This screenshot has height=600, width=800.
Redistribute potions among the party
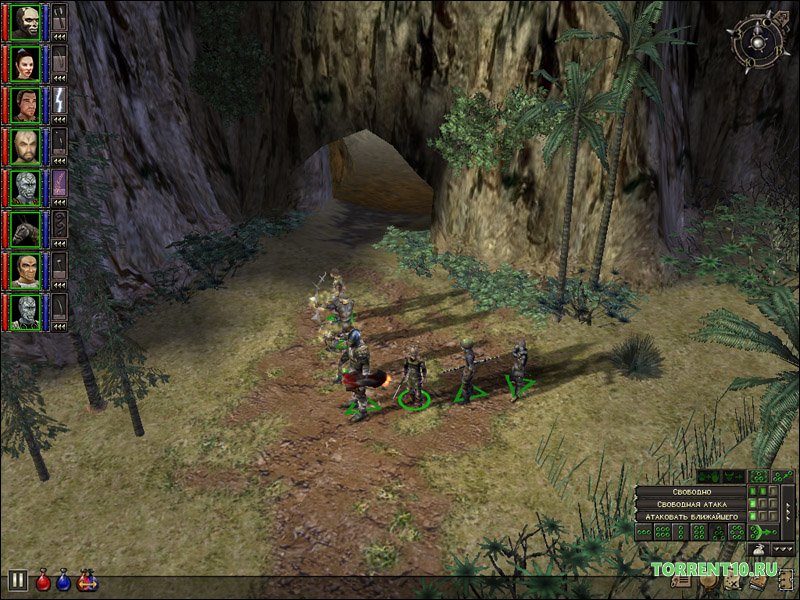pyautogui.click(x=87, y=580)
